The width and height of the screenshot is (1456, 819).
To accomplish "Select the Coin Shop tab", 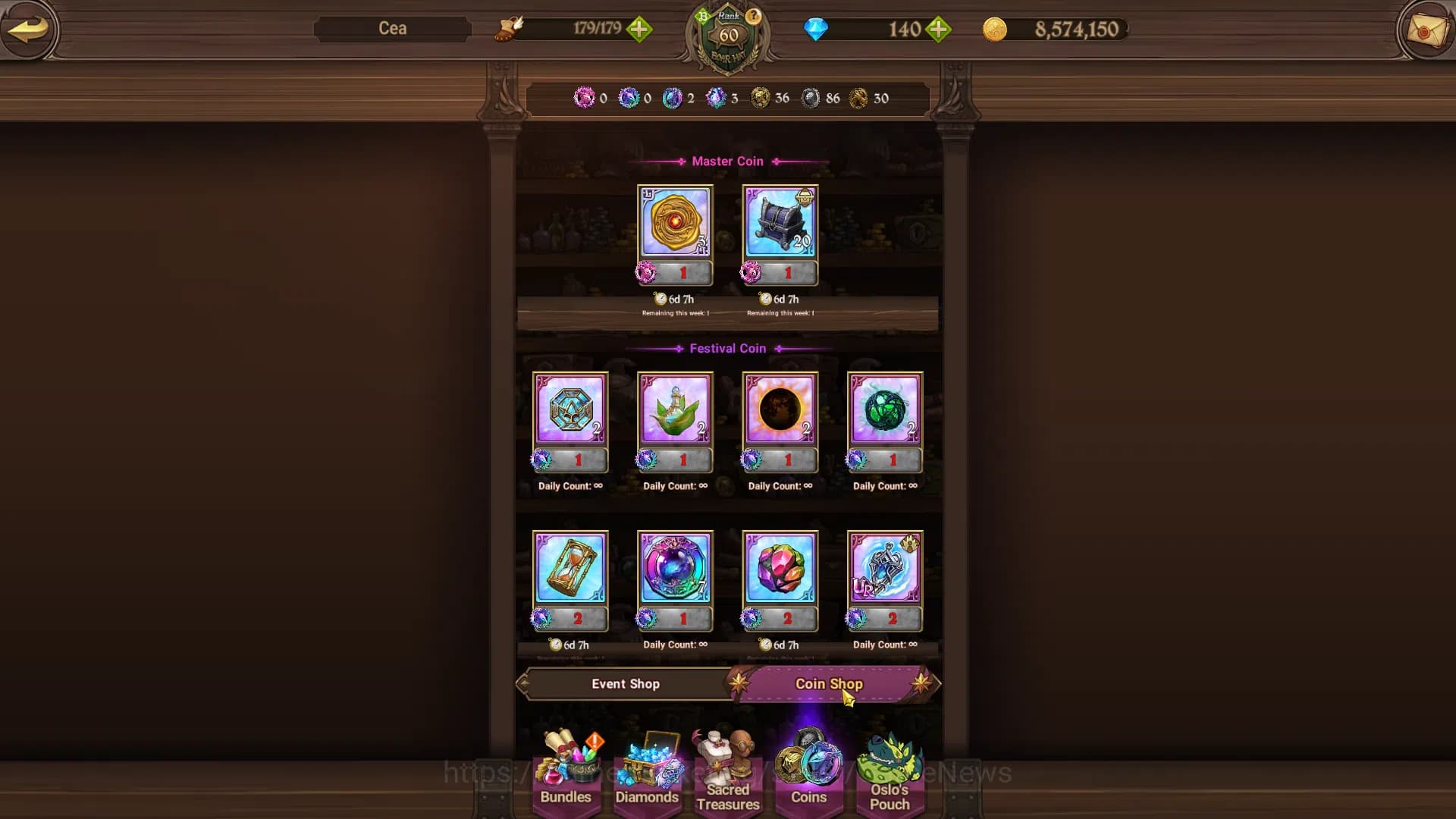I will [x=828, y=683].
